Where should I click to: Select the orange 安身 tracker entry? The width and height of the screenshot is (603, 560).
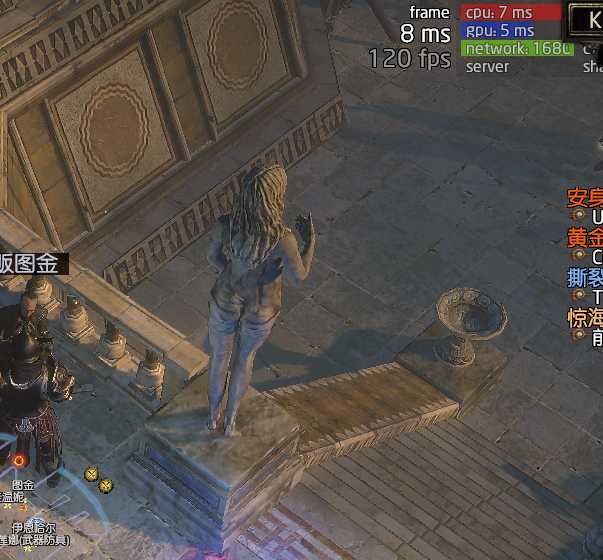(585, 197)
